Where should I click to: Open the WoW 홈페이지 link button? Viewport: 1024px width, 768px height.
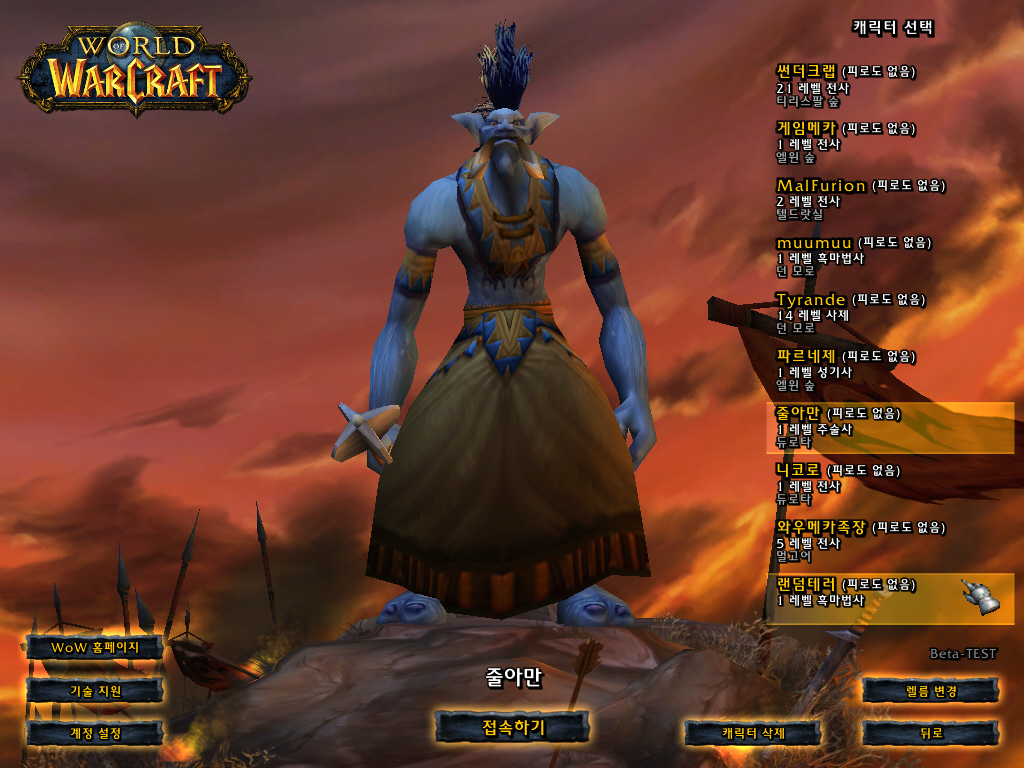95,648
